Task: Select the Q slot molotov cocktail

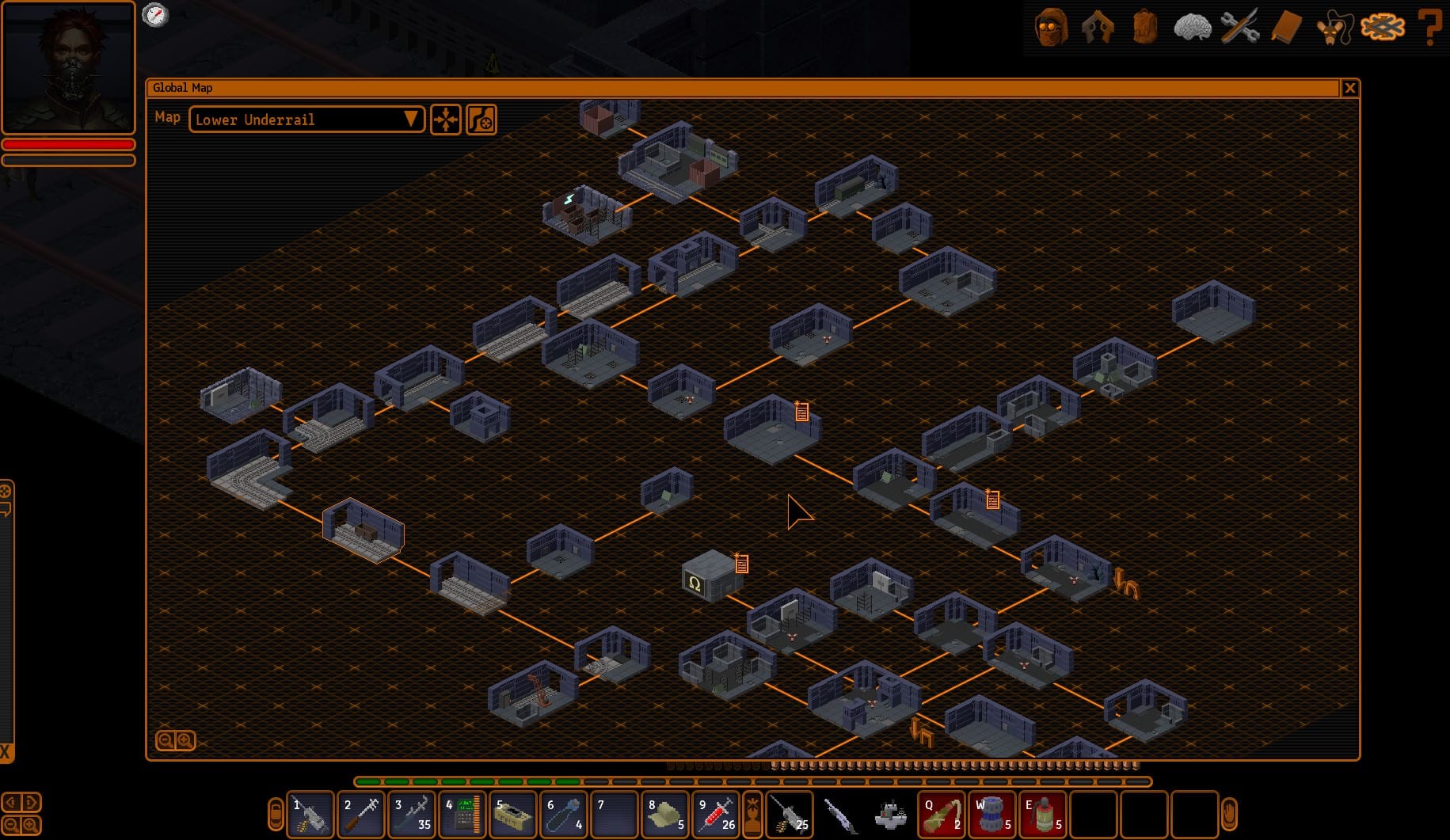Action: tap(941, 814)
